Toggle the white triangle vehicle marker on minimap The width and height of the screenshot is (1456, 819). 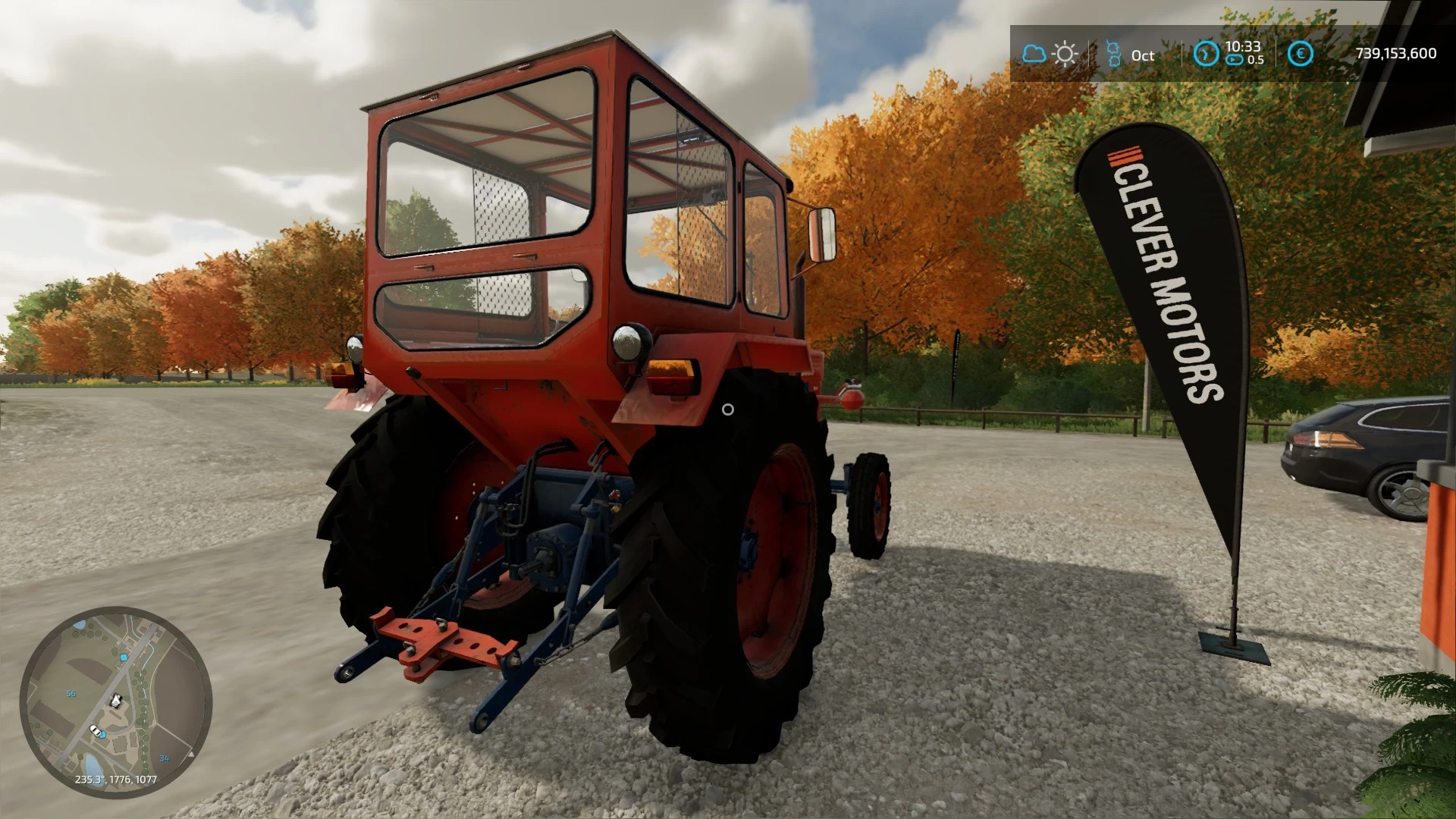pyautogui.click(x=191, y=753)
